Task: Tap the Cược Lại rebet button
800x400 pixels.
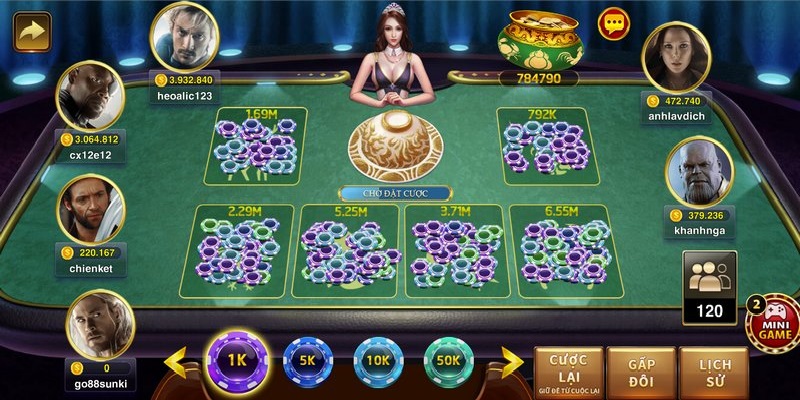Action: (x=567, y=372)
